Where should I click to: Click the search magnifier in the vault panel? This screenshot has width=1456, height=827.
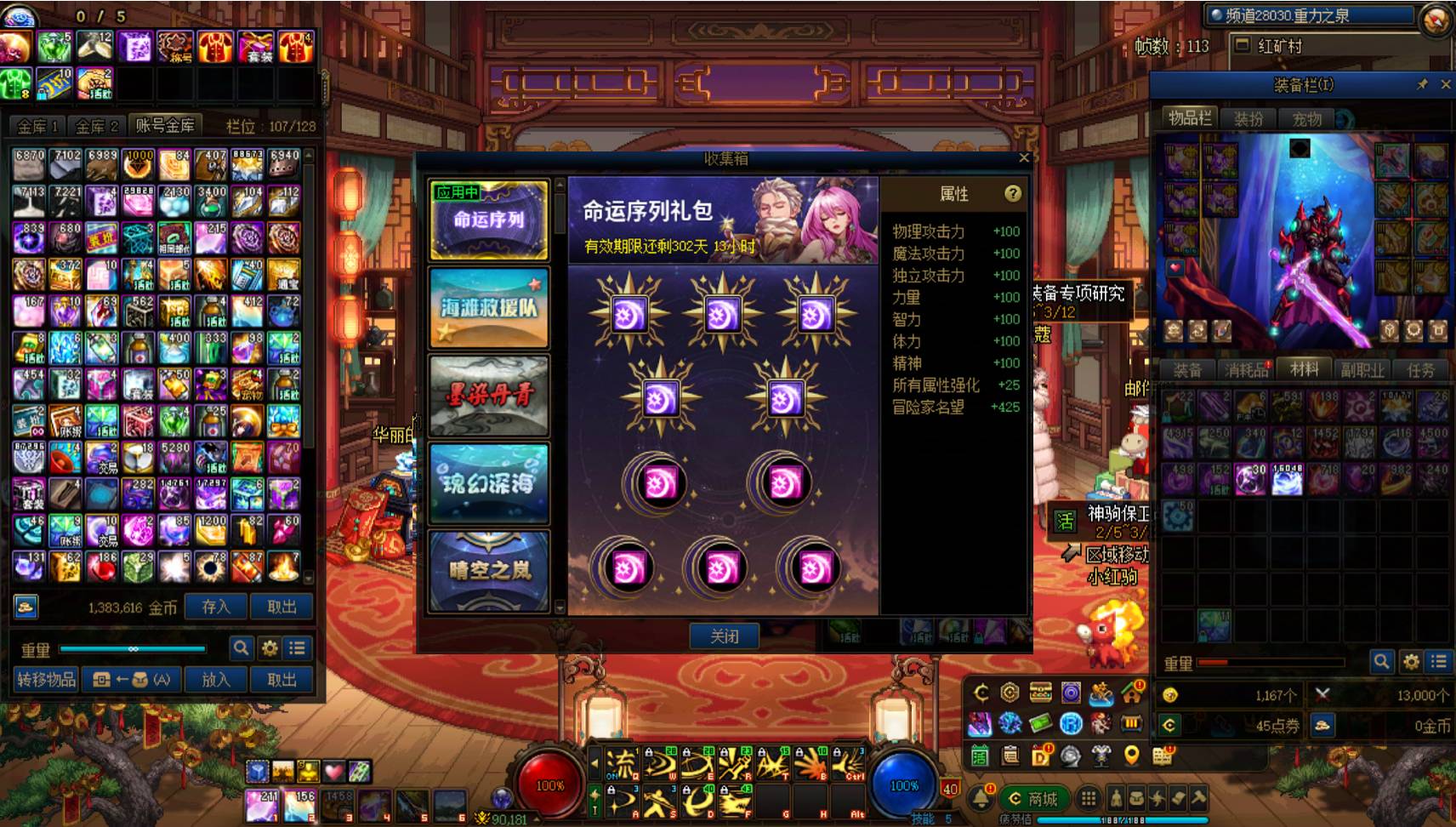[242, 648]
